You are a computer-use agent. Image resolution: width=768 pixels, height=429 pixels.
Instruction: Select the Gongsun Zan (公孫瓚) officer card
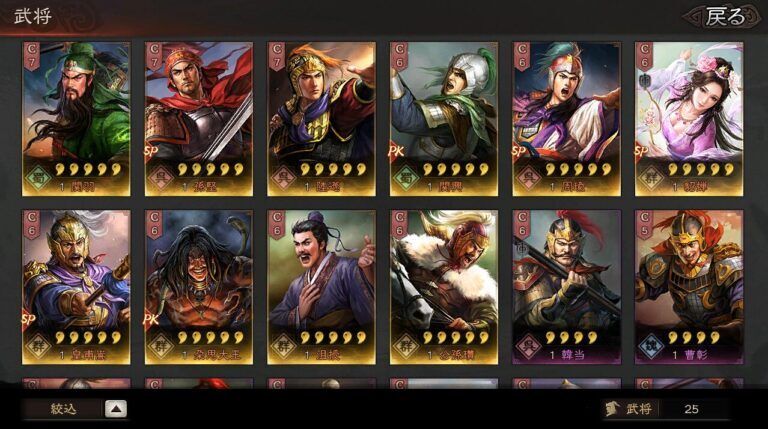[x=444, y=286]
